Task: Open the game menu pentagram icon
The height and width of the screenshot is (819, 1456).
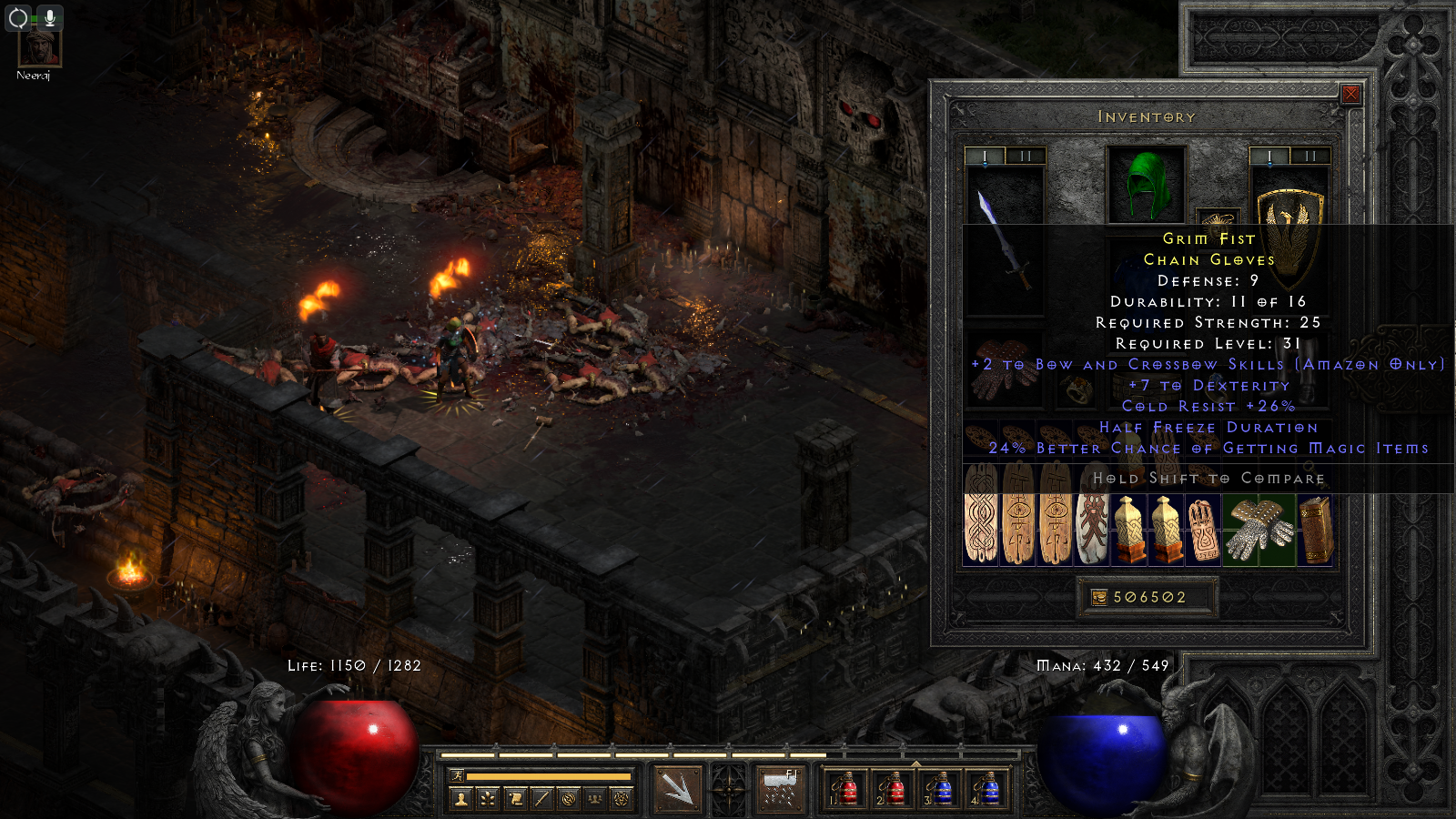Action: pos(621,799)
